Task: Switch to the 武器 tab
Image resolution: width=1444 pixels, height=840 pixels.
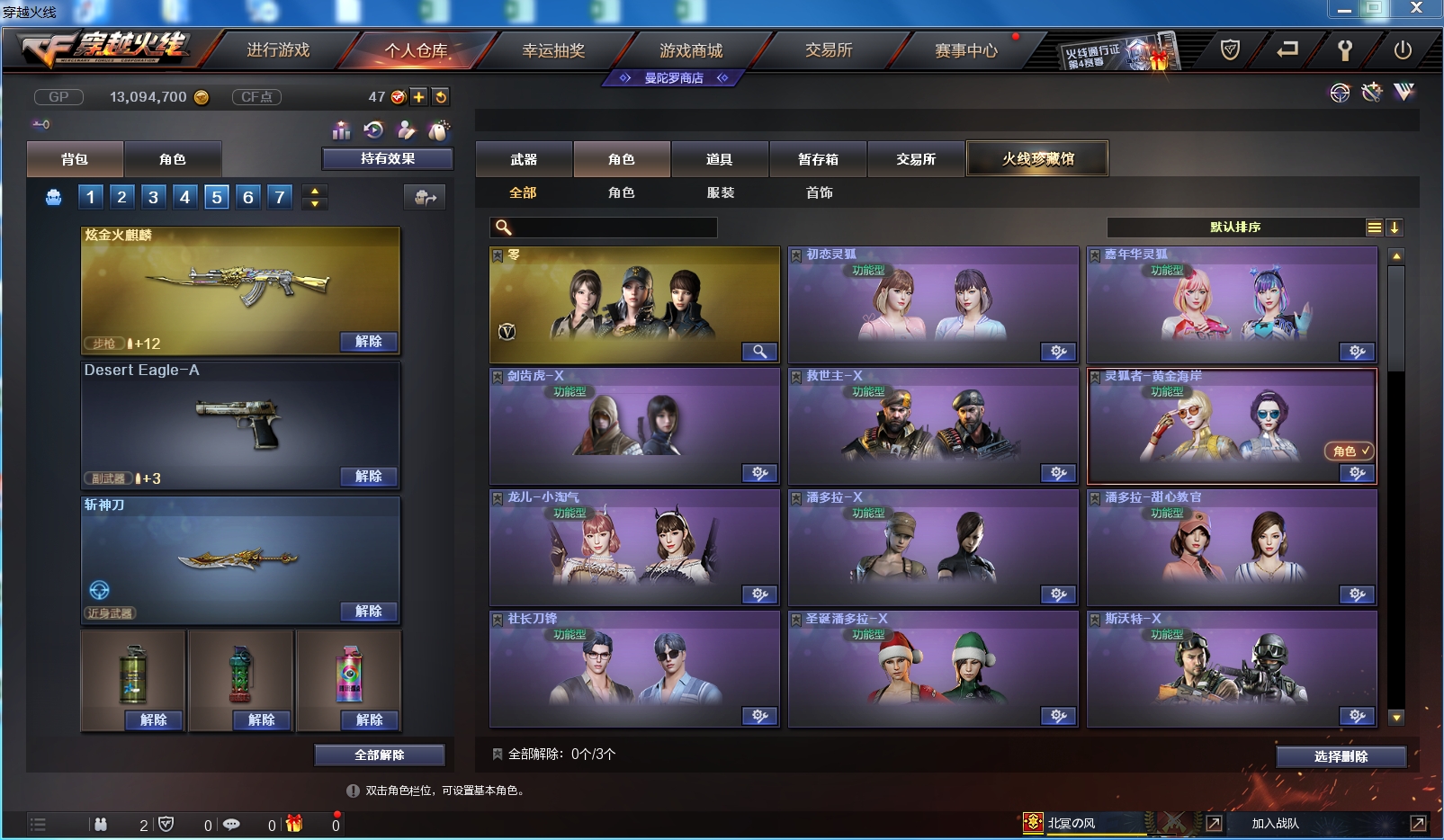Action: [523, 158]
